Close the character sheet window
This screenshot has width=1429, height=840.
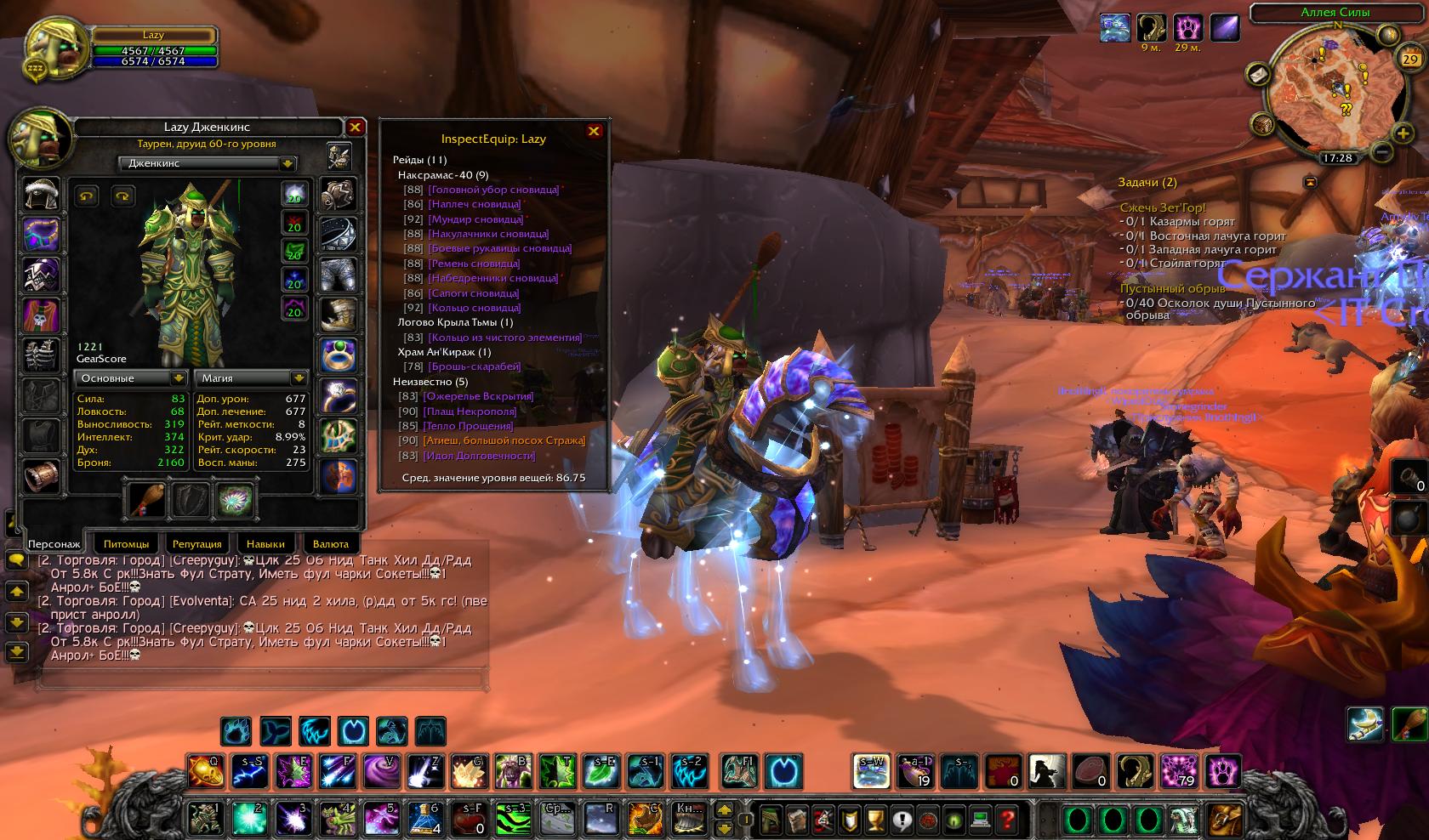click(x=355, y=128)
